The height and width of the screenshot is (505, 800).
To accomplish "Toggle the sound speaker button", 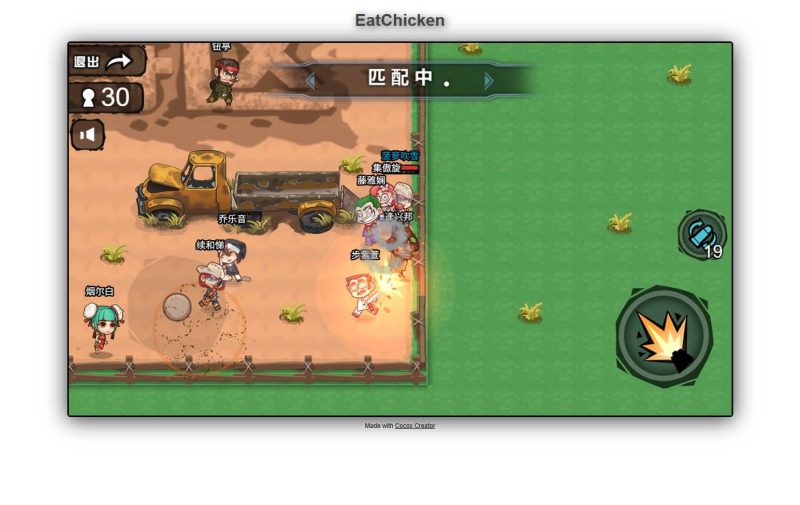I will 88,134.
